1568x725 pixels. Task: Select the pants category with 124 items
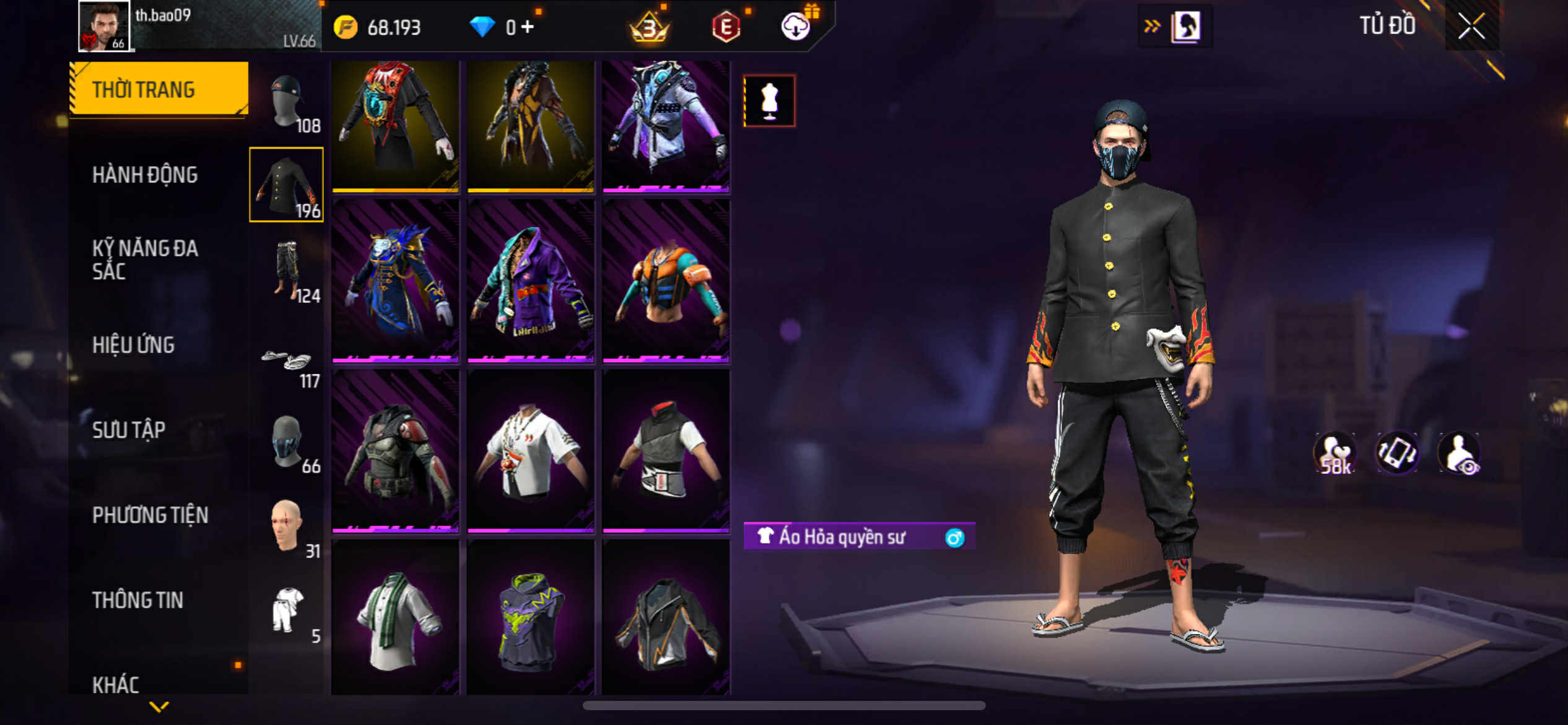point(287,270)
